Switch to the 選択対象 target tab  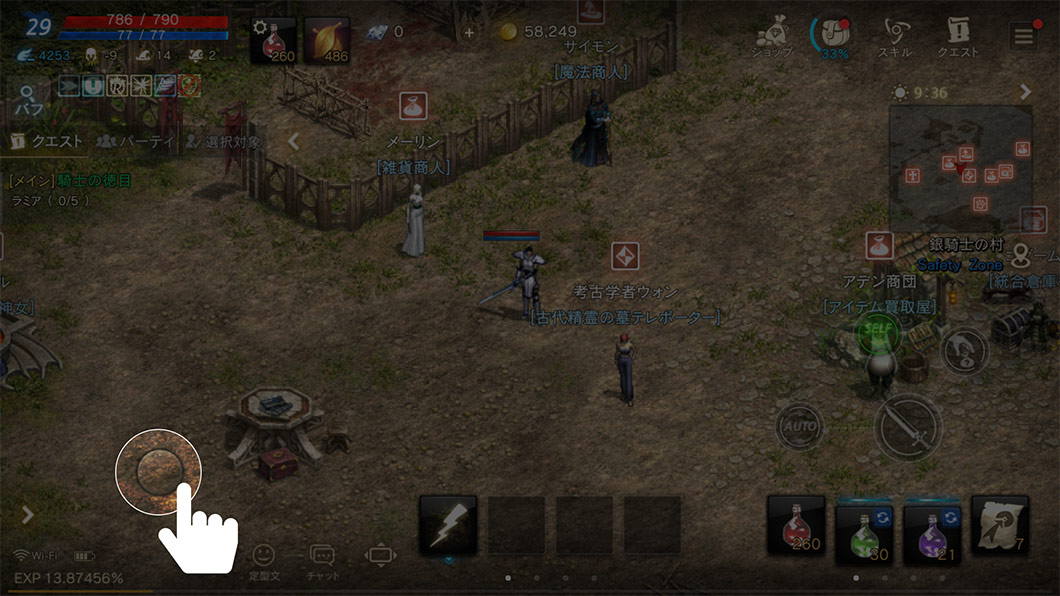tap(222, 142)
